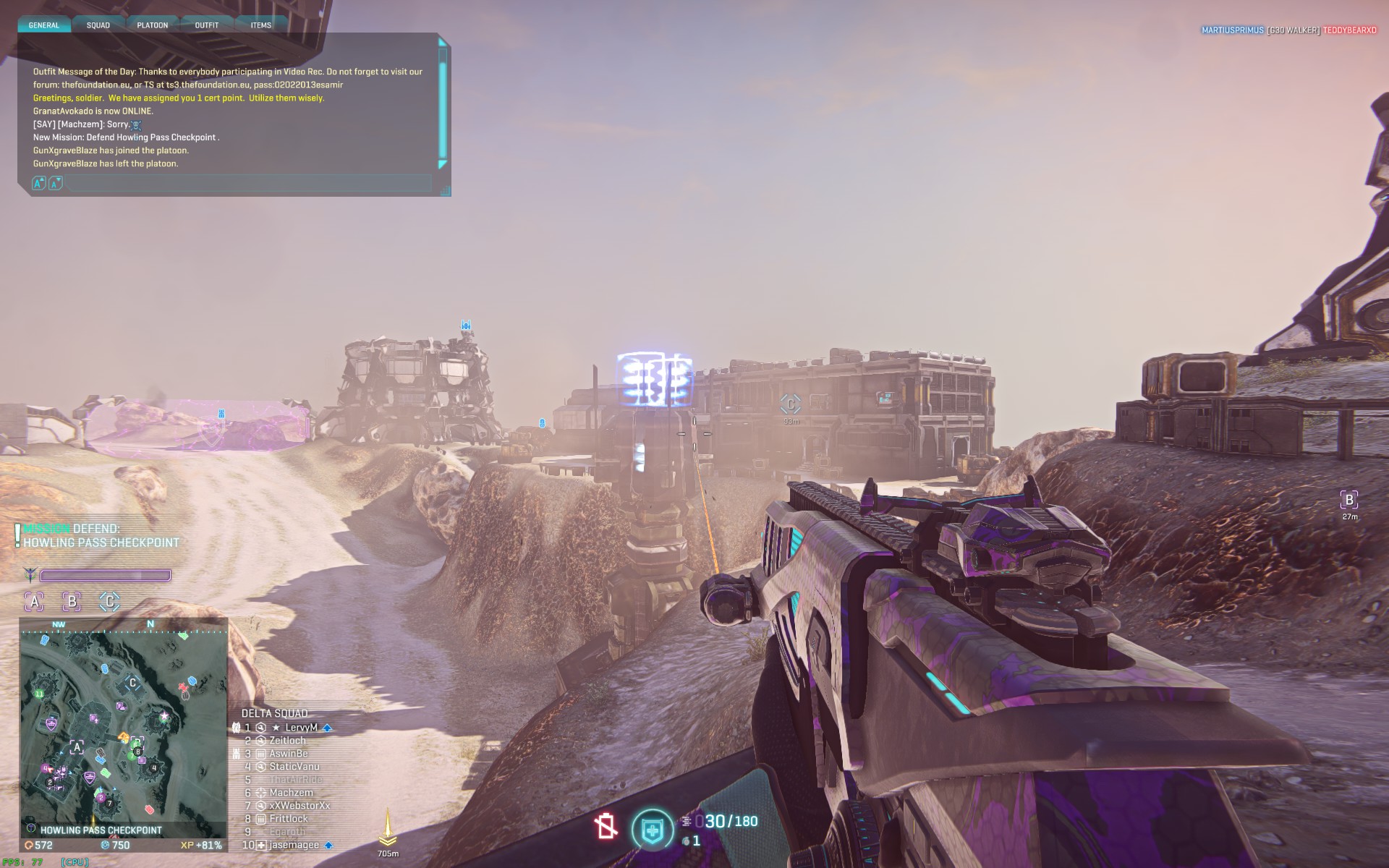
Task: Select squad leader LervyM in the list
Action: tap(301, 728)
